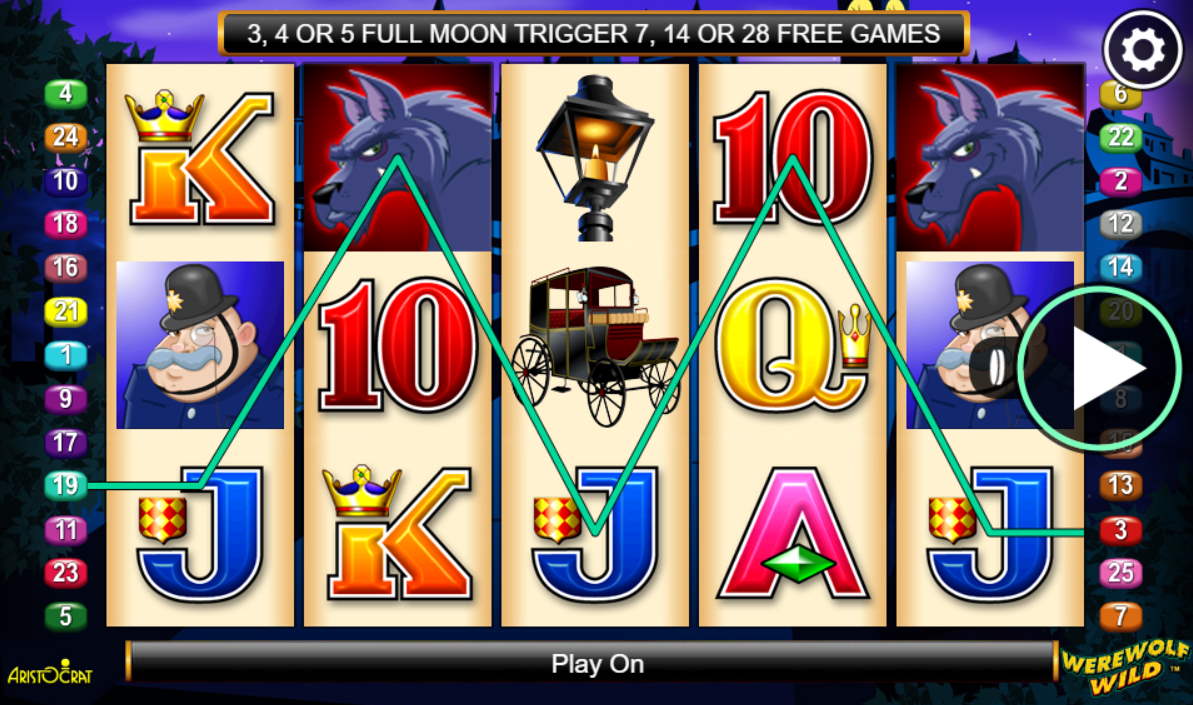Select payline marker 24

pyautogui.click(x=66, y=137)
